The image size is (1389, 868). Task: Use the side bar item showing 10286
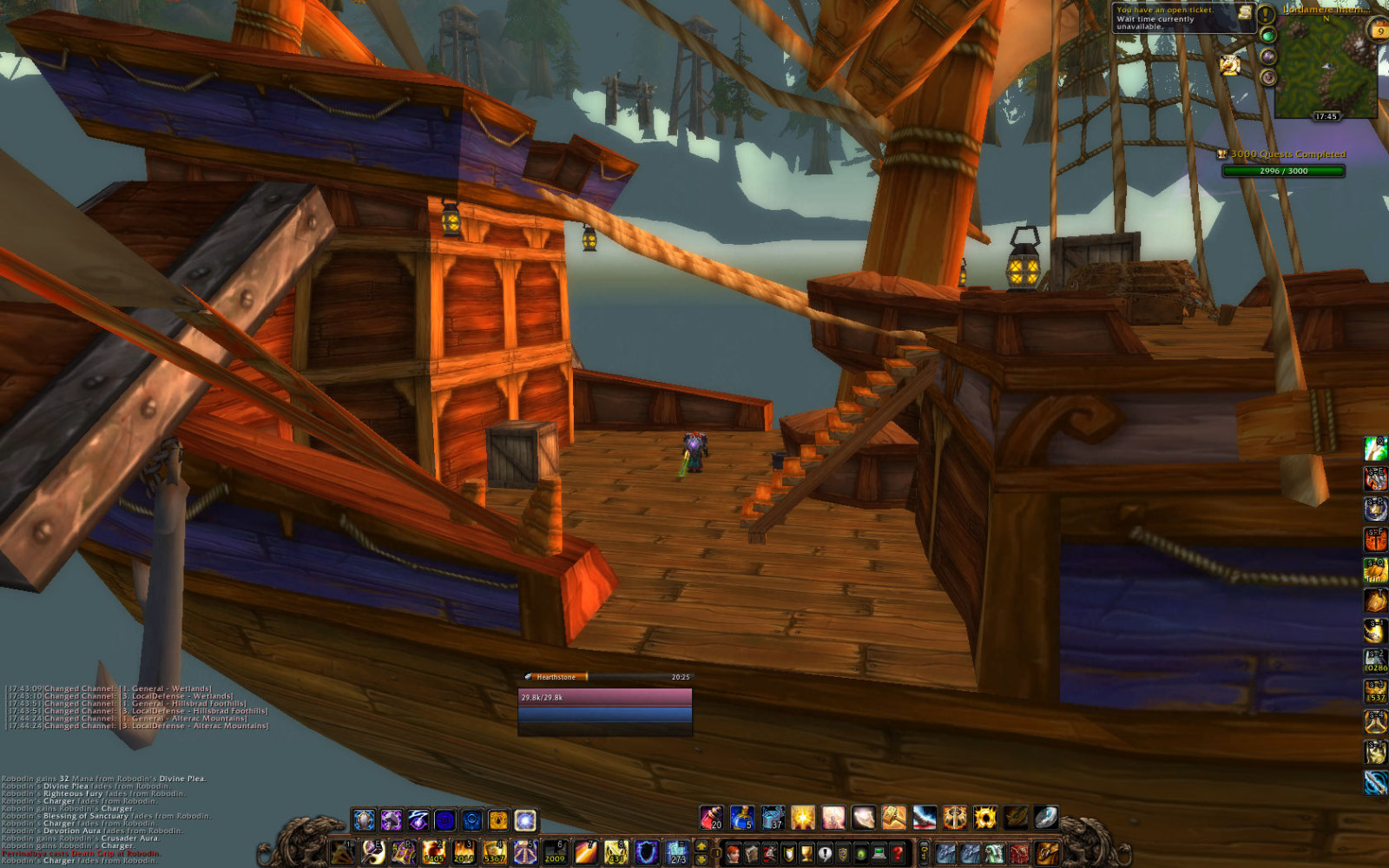tap(1375, 661)
